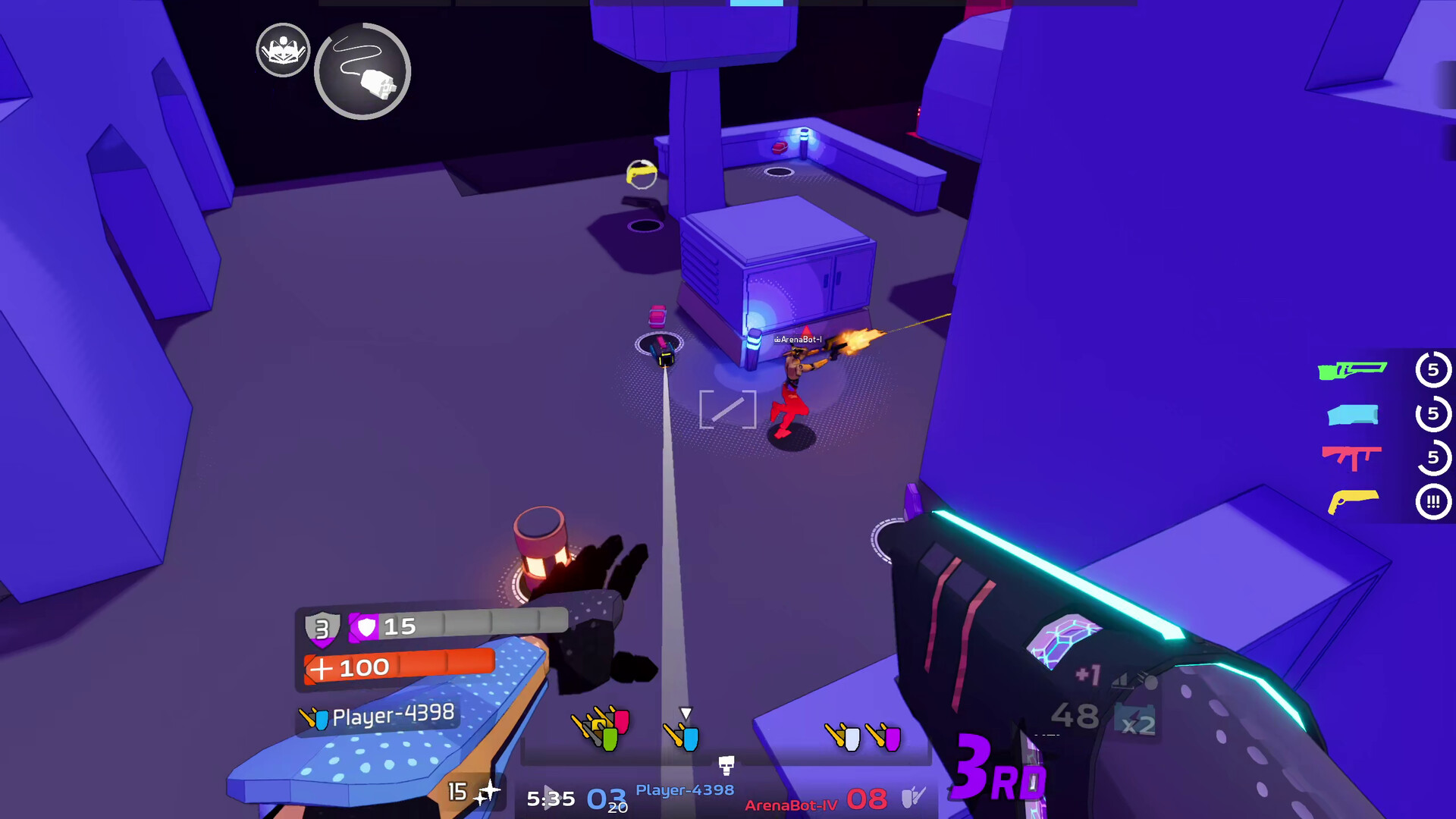Select the green shotgun weapon icon
Screen dimensions: 1456x819
pos(1353,370)
